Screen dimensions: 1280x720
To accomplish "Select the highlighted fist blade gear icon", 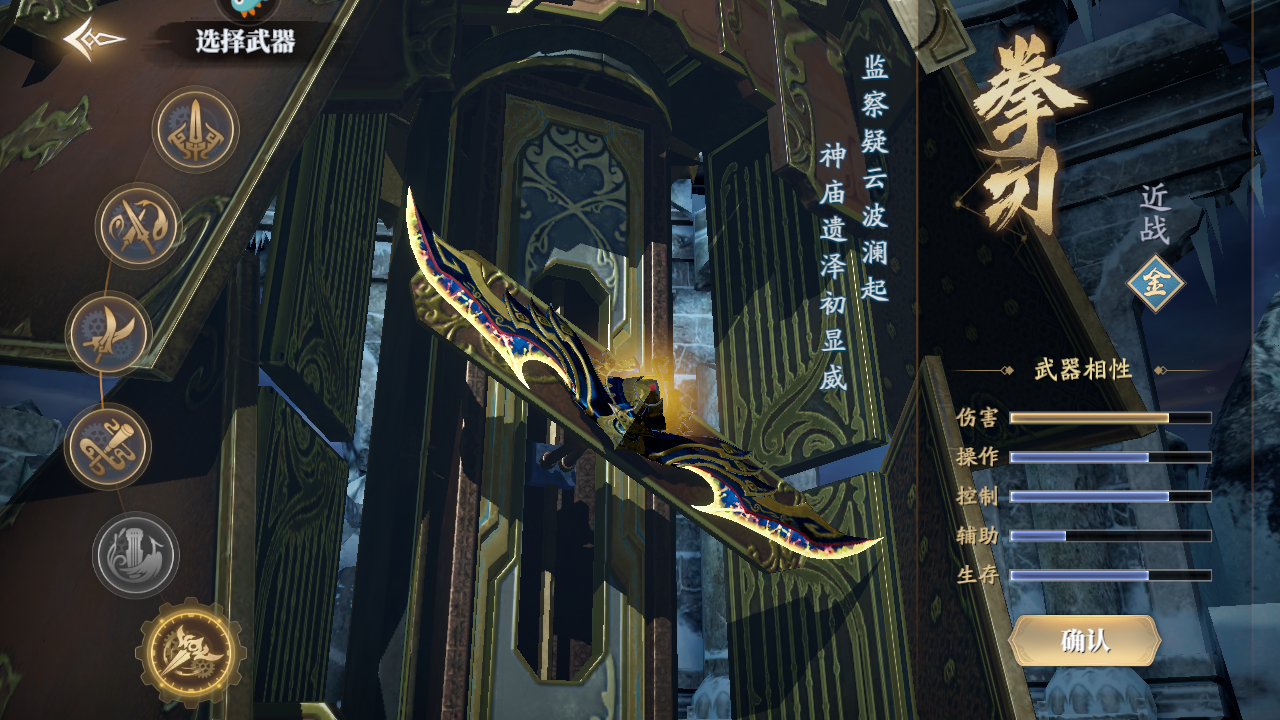I will tap(190, 652).
